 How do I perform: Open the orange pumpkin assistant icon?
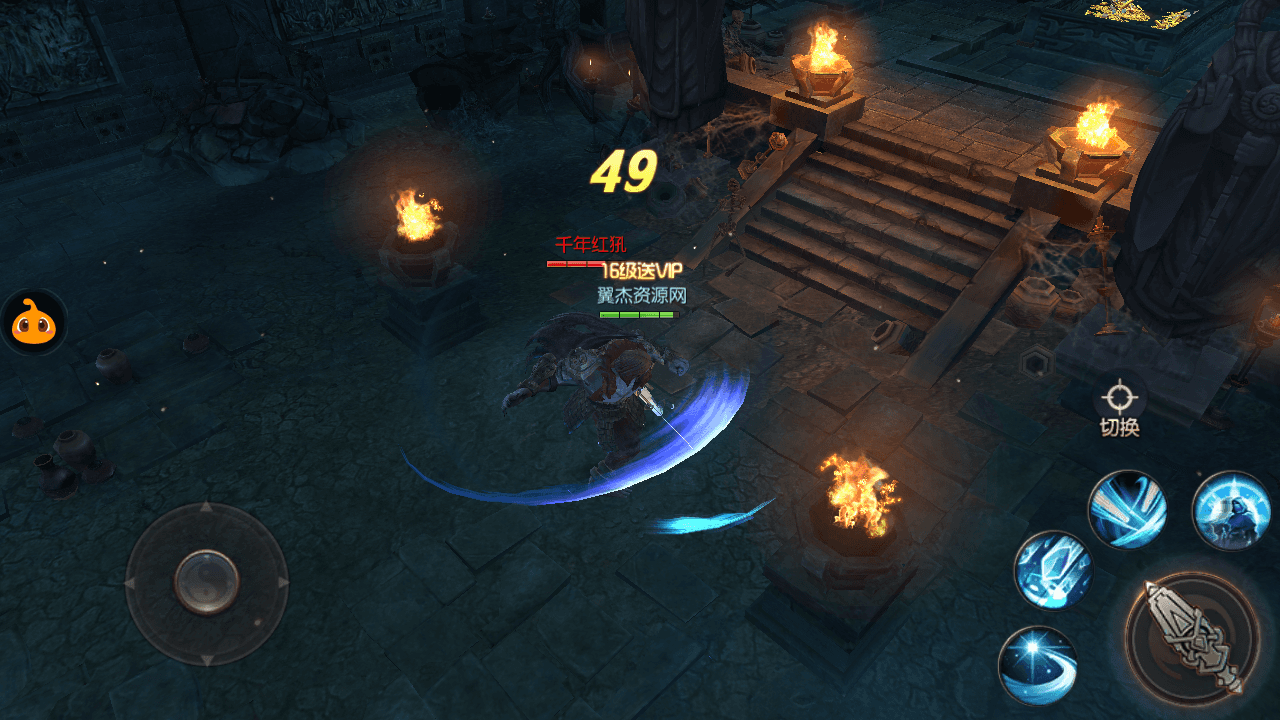click(x=33, y=322)
